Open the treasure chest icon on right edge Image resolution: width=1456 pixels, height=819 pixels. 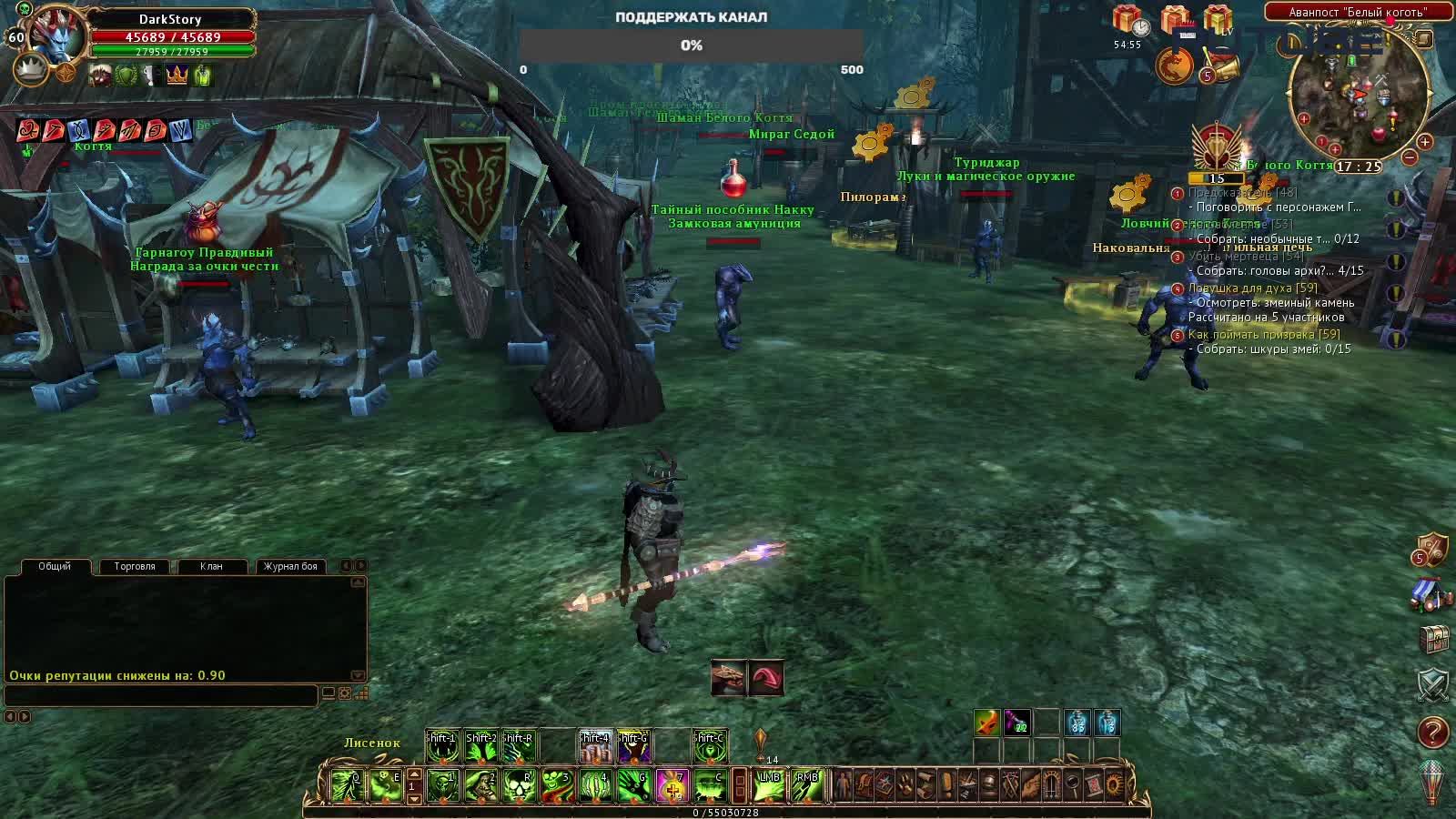[x=1433, y=639]
